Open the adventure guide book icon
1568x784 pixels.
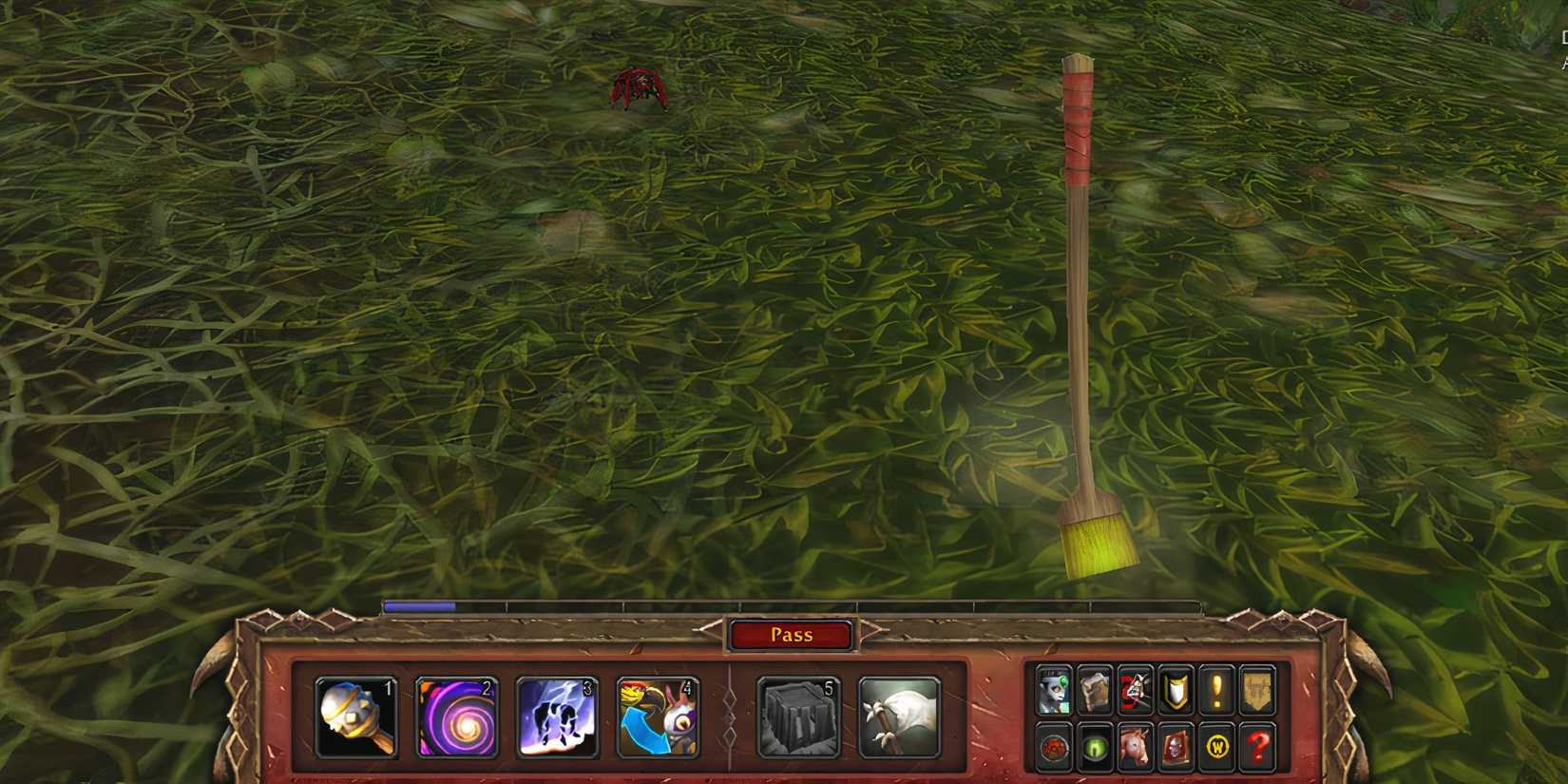click(x=1176, y=746)
